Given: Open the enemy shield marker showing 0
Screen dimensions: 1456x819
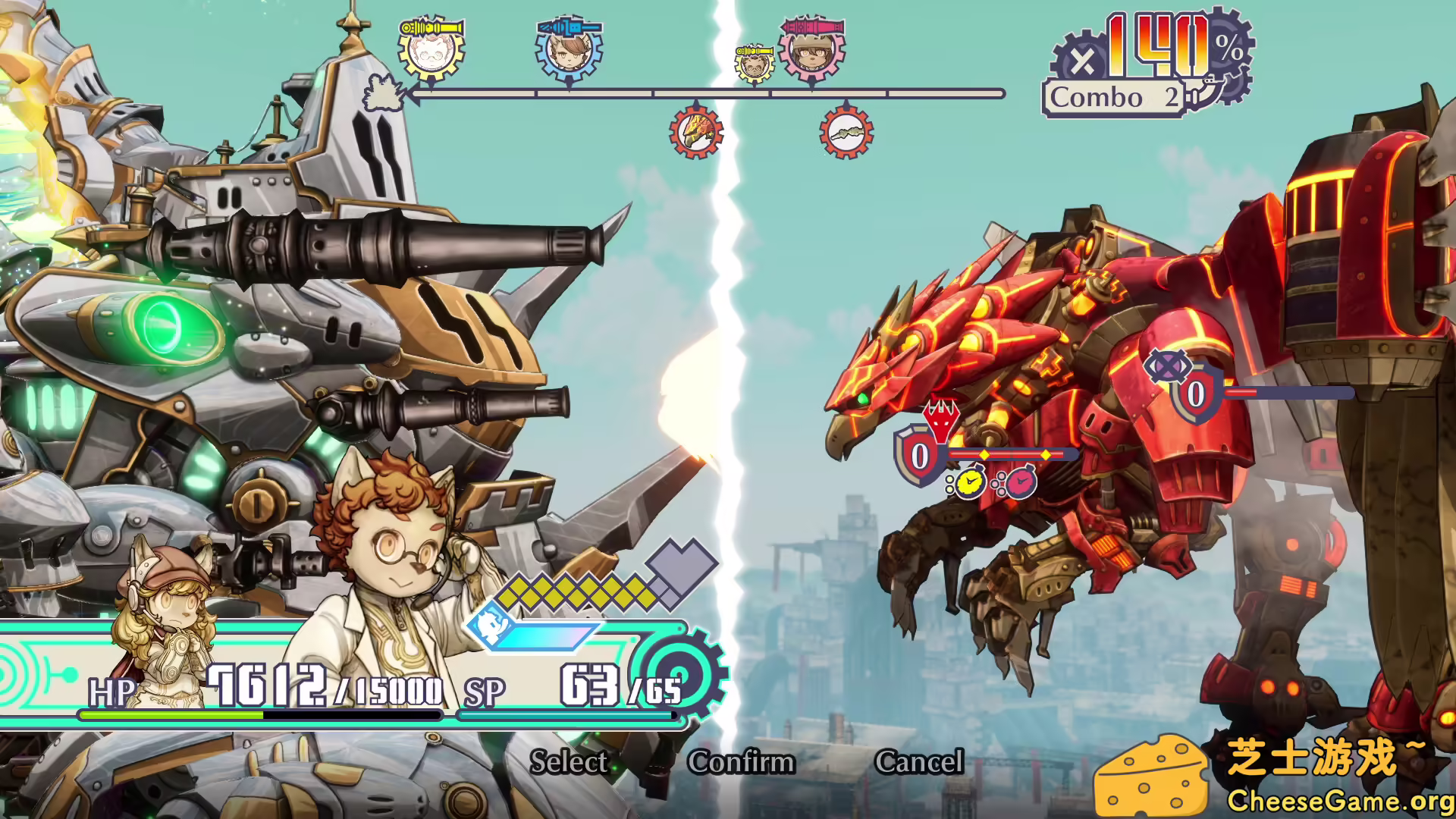Looking at the screenshot, I should pos(920,455).
